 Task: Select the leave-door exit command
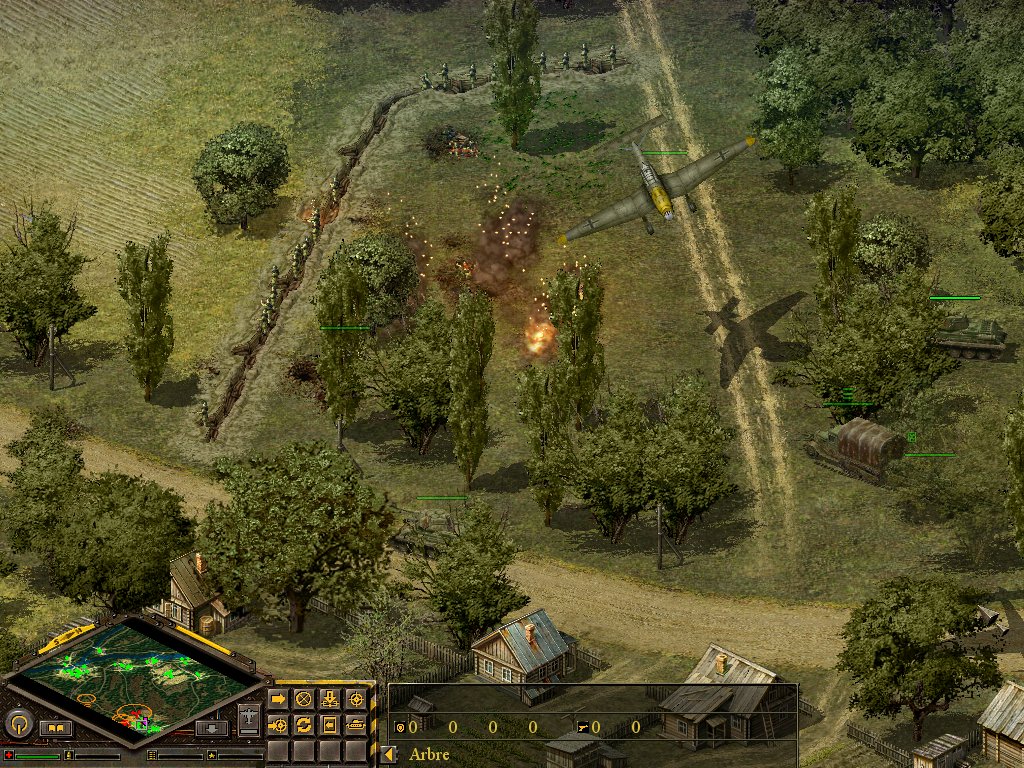point(329,724)
